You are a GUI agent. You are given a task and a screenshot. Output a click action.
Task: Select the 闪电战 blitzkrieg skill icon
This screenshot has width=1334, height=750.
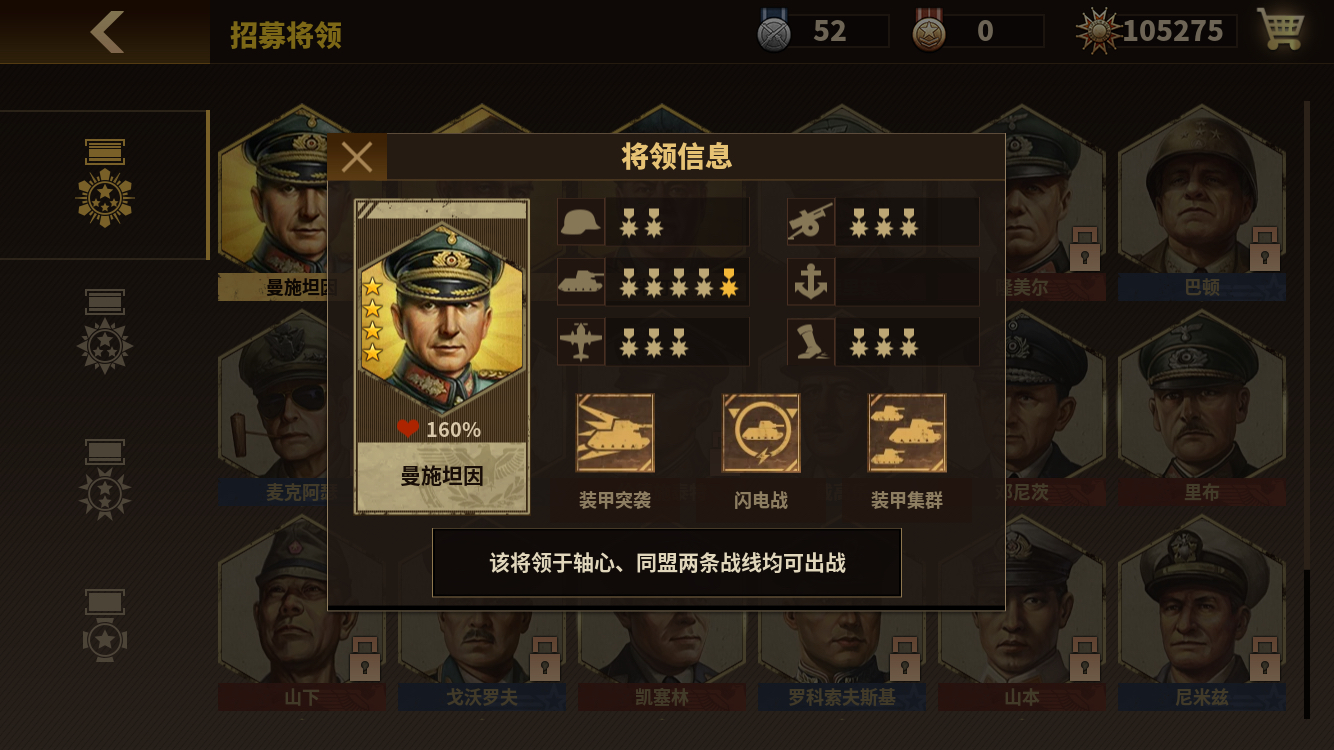point(761,433)
